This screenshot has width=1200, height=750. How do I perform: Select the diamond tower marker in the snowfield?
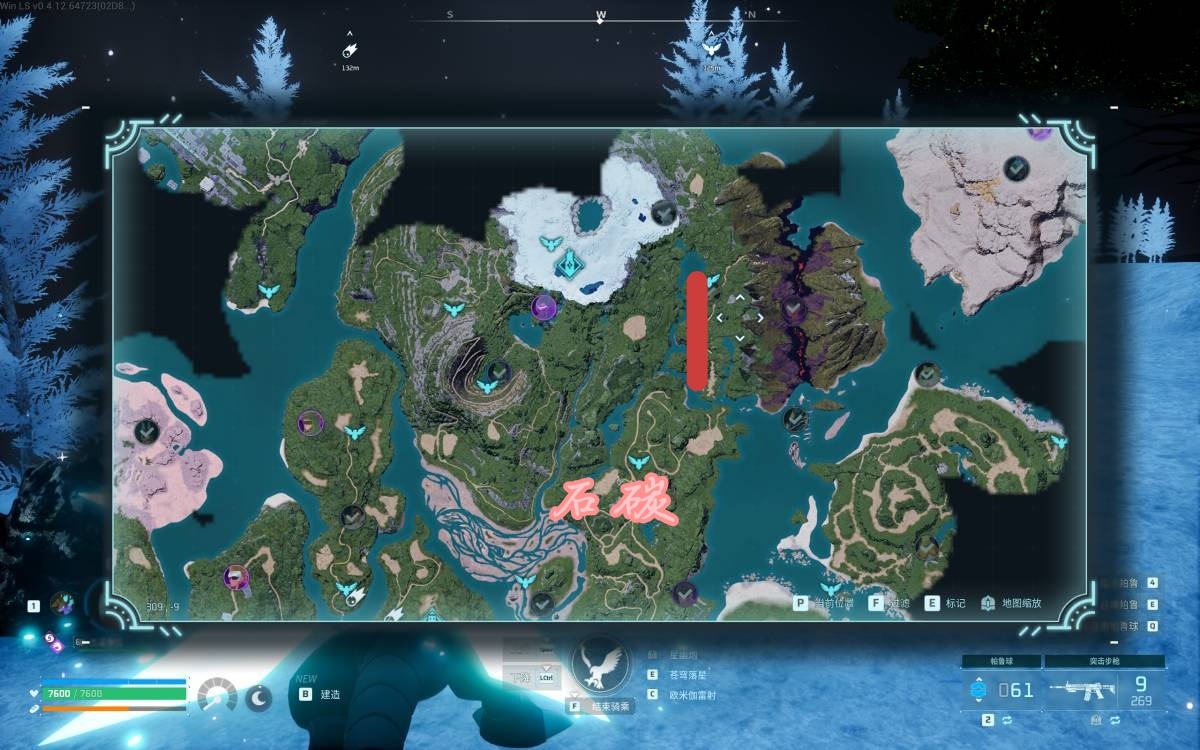[x=569, y=264]
